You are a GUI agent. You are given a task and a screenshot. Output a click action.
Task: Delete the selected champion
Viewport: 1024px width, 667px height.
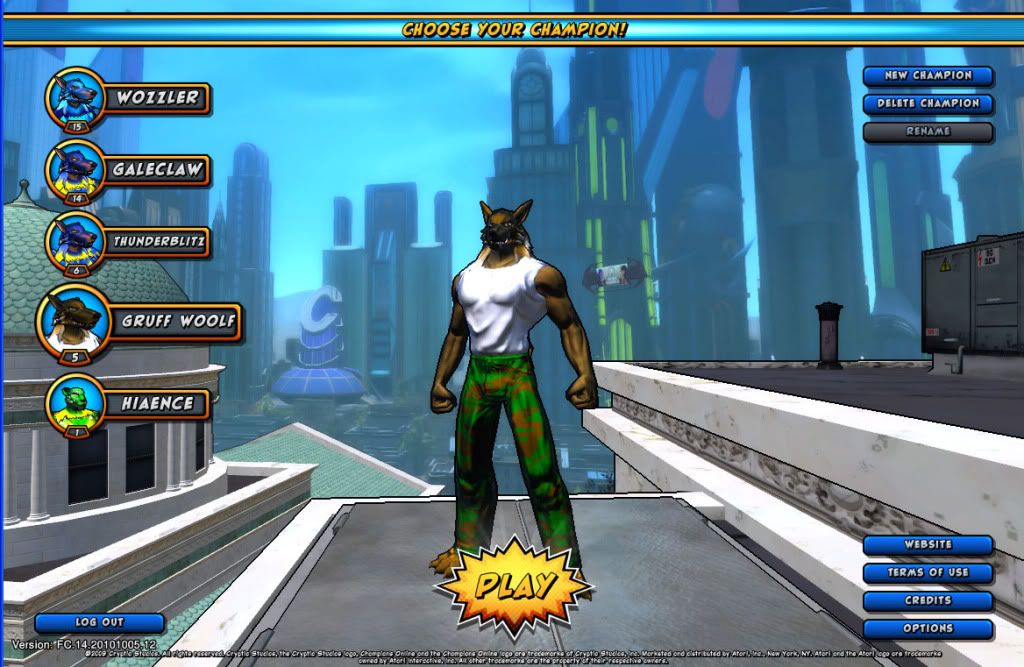click(x=928, y=104)
